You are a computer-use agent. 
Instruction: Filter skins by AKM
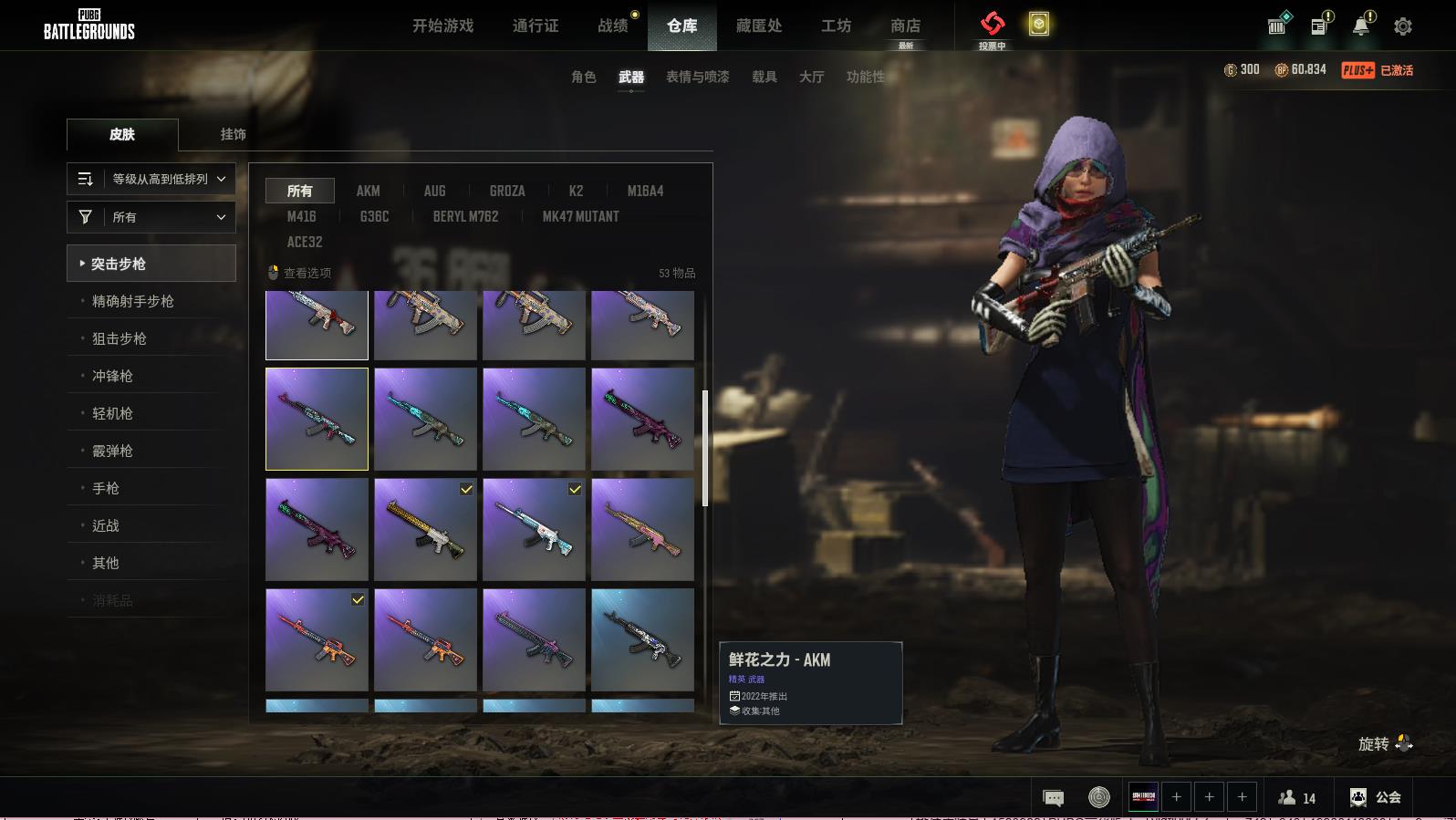pos(368,191)
